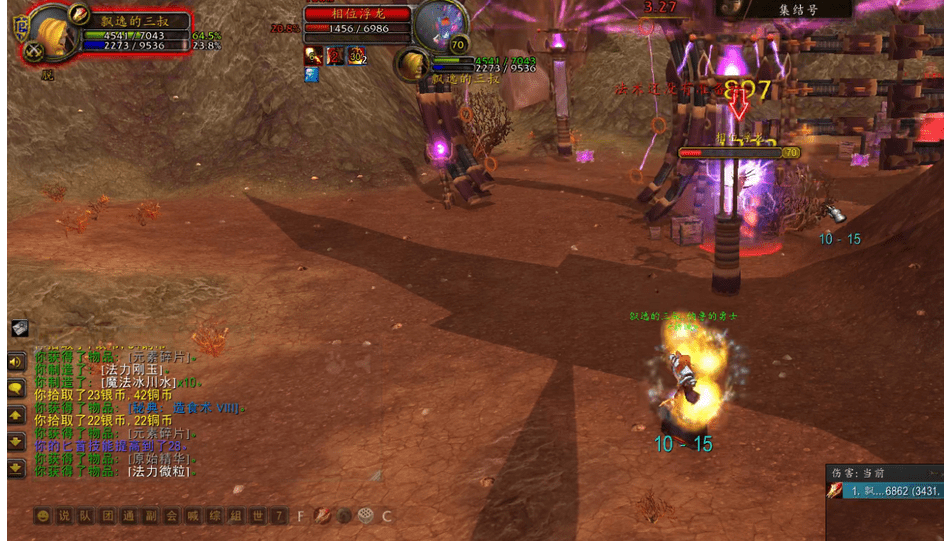Switch chat to the 团 (raid) channel

click(x=107, y=516)
